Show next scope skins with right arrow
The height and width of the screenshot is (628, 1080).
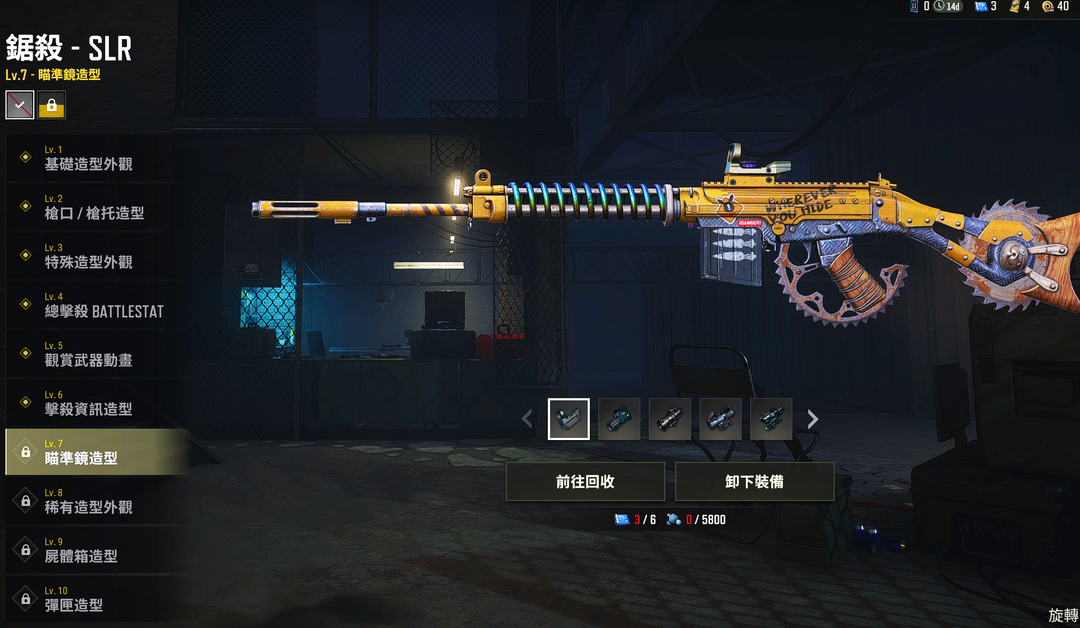click(813, 419)
